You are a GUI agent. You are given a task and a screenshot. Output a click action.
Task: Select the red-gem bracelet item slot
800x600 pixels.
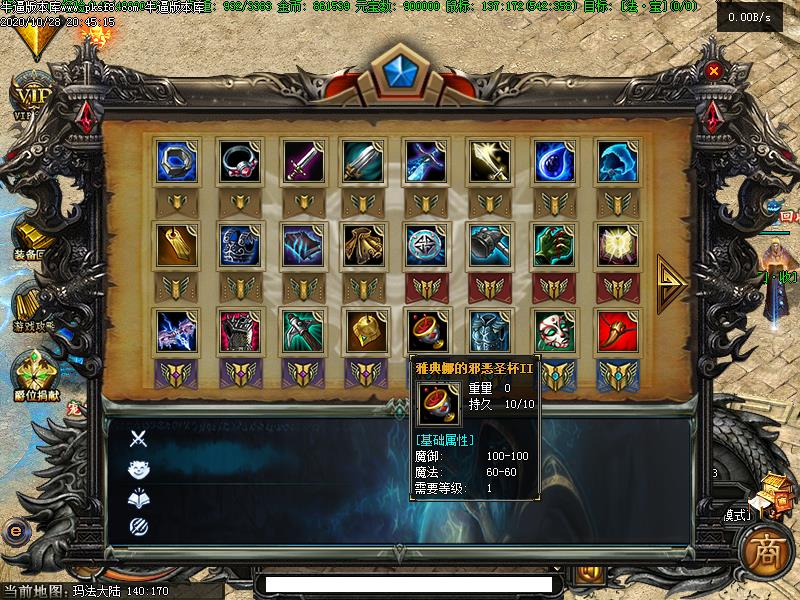point(240,161)
